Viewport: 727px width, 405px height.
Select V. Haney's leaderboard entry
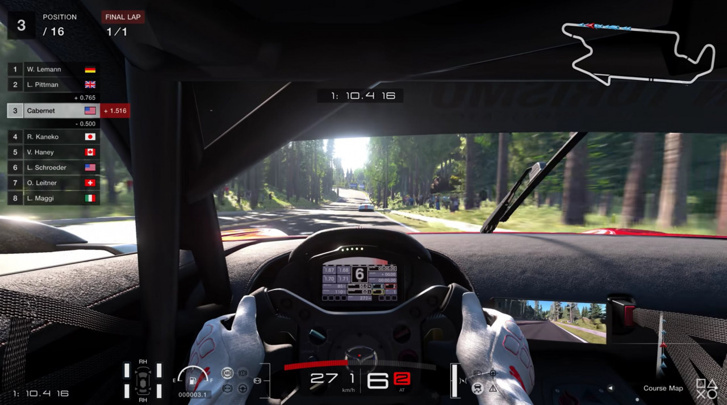53,152
